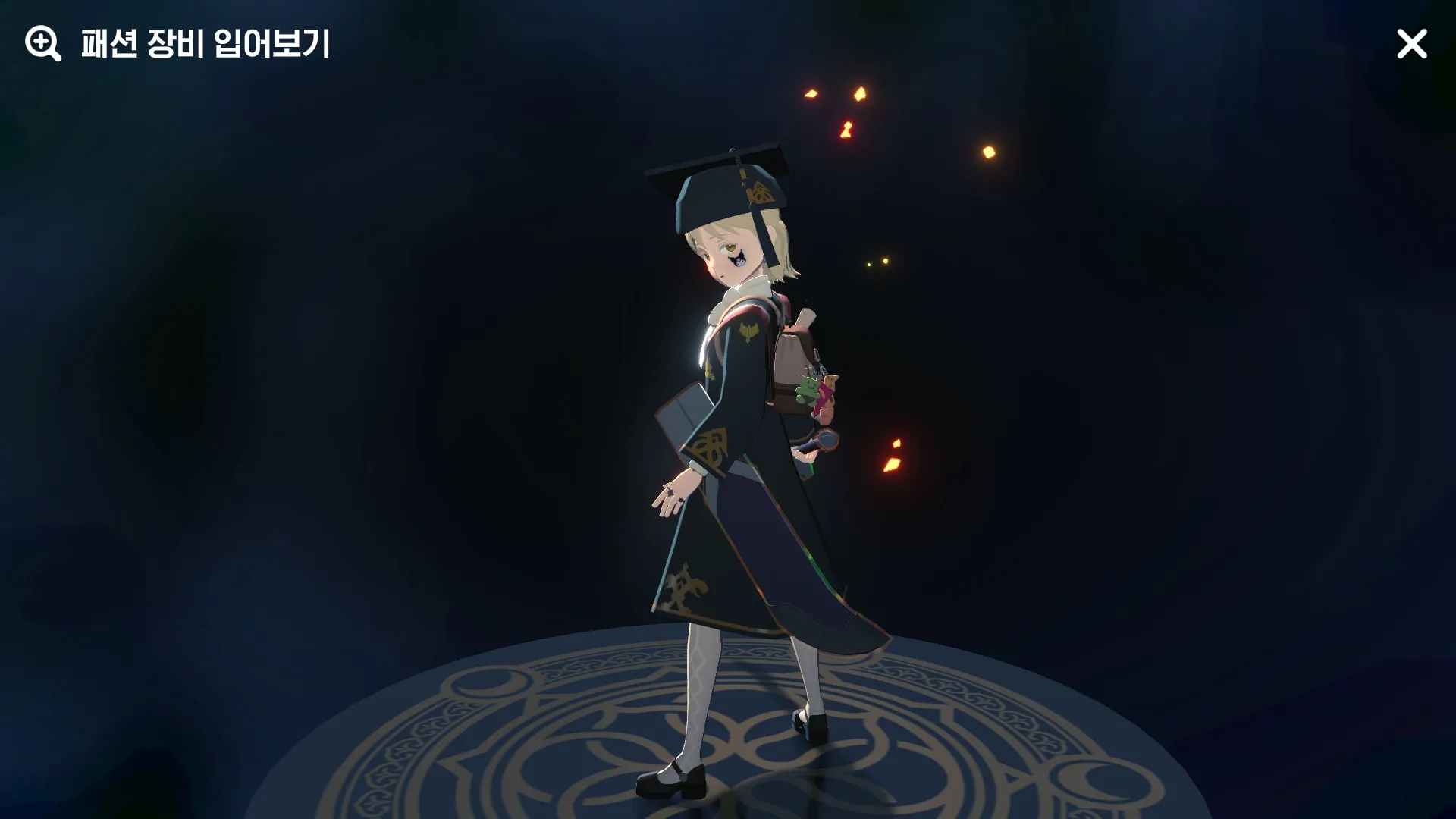1456x819 pixels.
Task: Close the fashion equipment preview screen
Action: tap(1411, 45)
